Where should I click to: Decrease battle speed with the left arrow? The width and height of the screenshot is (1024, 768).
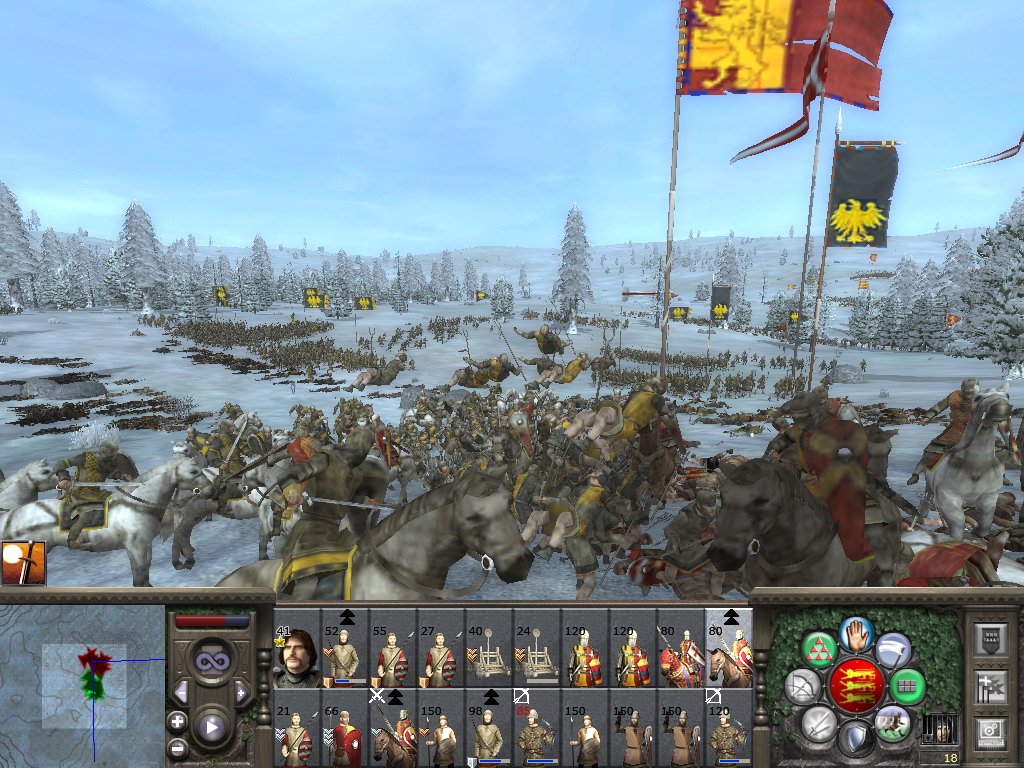(x=182, y=692)
